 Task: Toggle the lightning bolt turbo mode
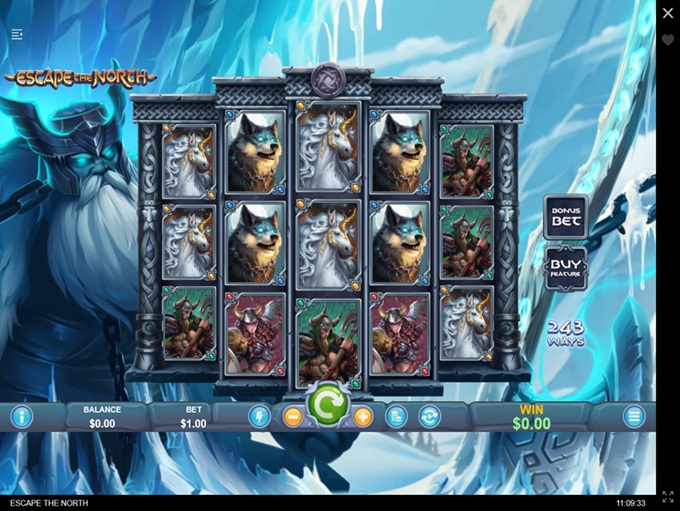[259, 416]
